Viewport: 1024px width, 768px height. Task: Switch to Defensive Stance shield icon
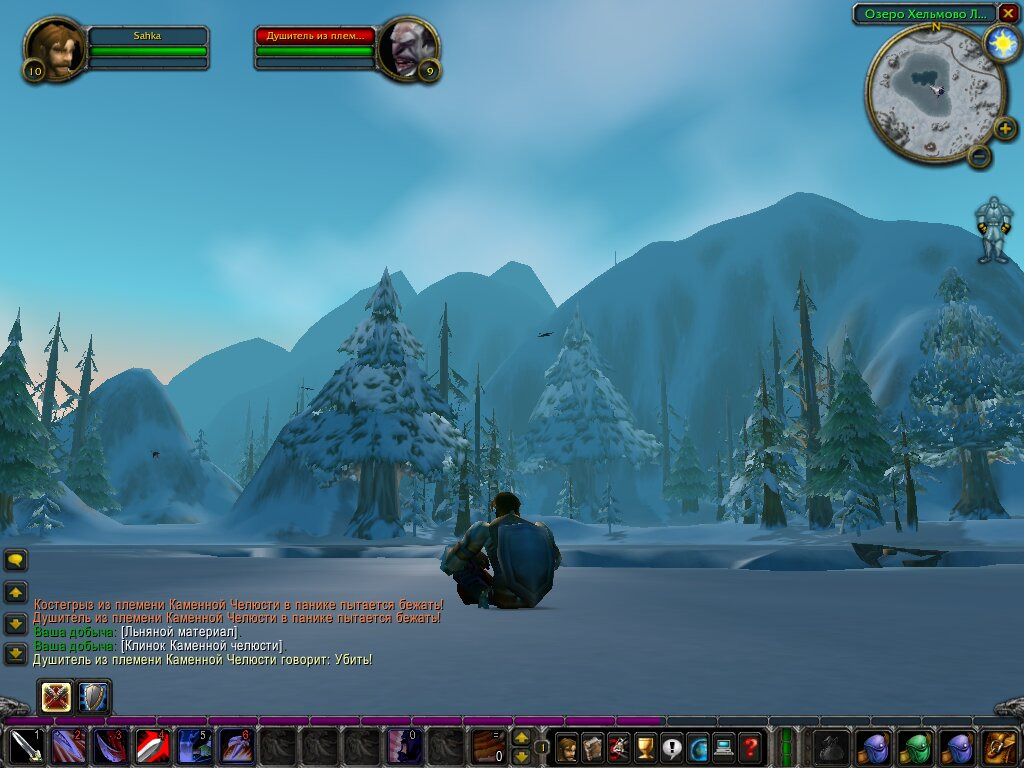click(93, 697)
